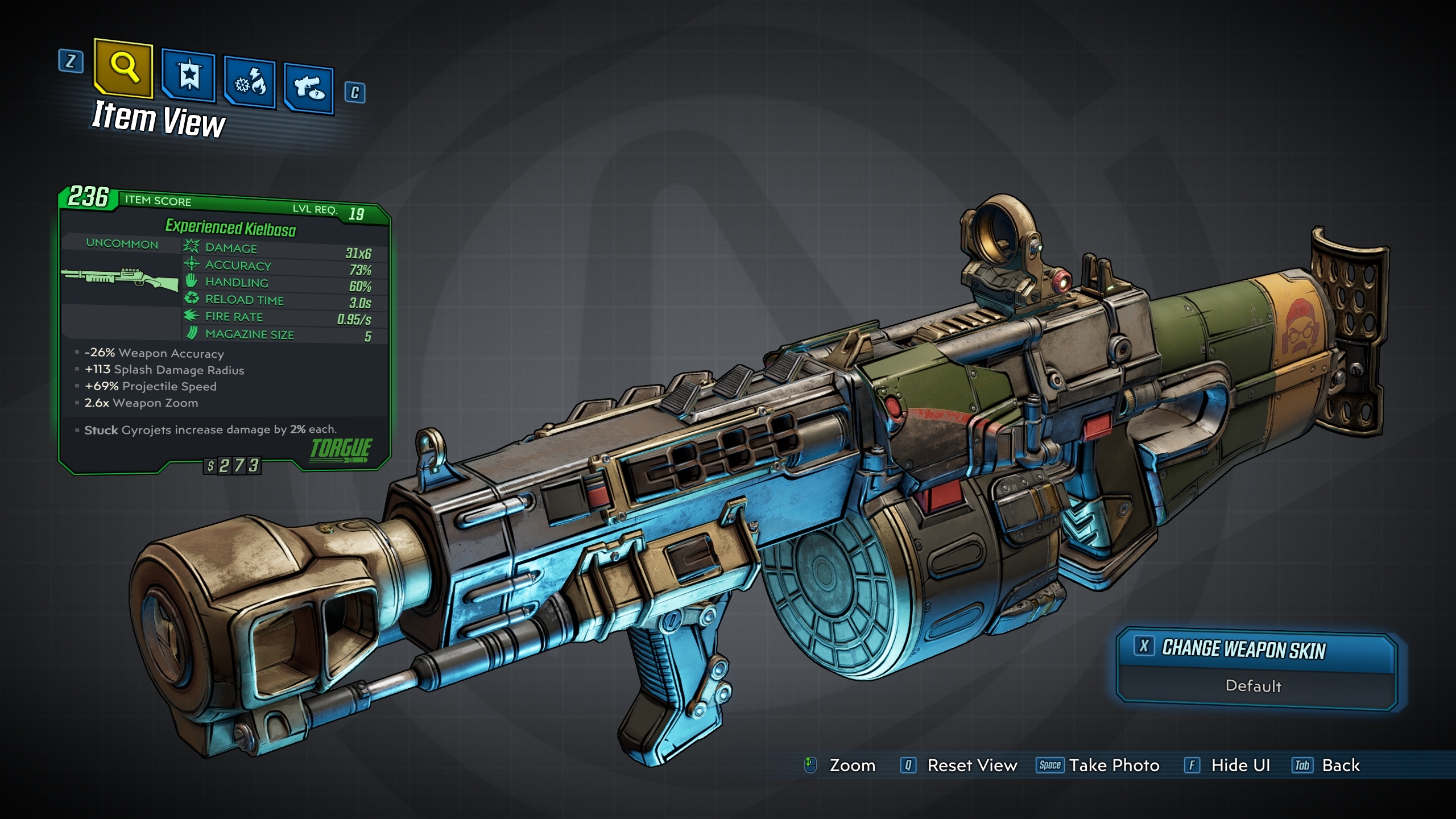The height and width of the screenshot is (819, 1456).
Task: Take a photo of the weapon
Action: [x=1113, y=766]
